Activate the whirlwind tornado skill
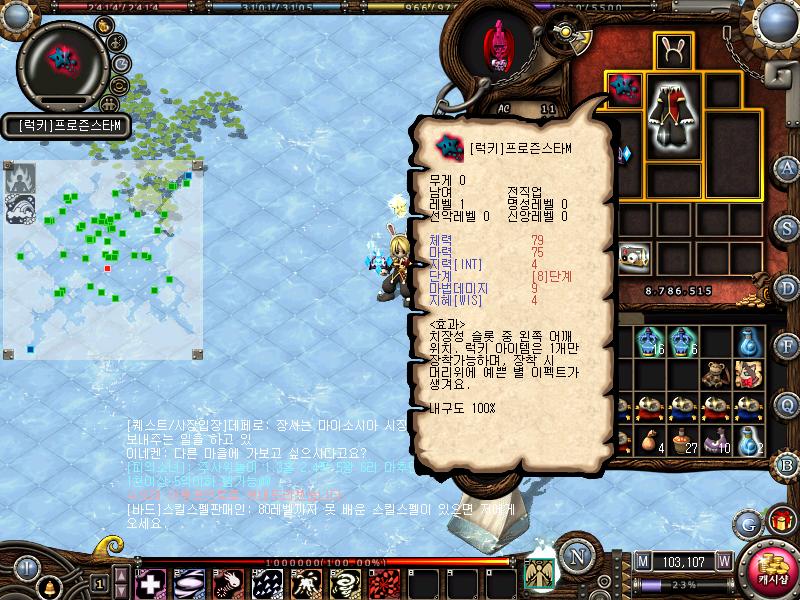Image resolution: width=800 pixels, height=600 pixels. coord(343,582)
